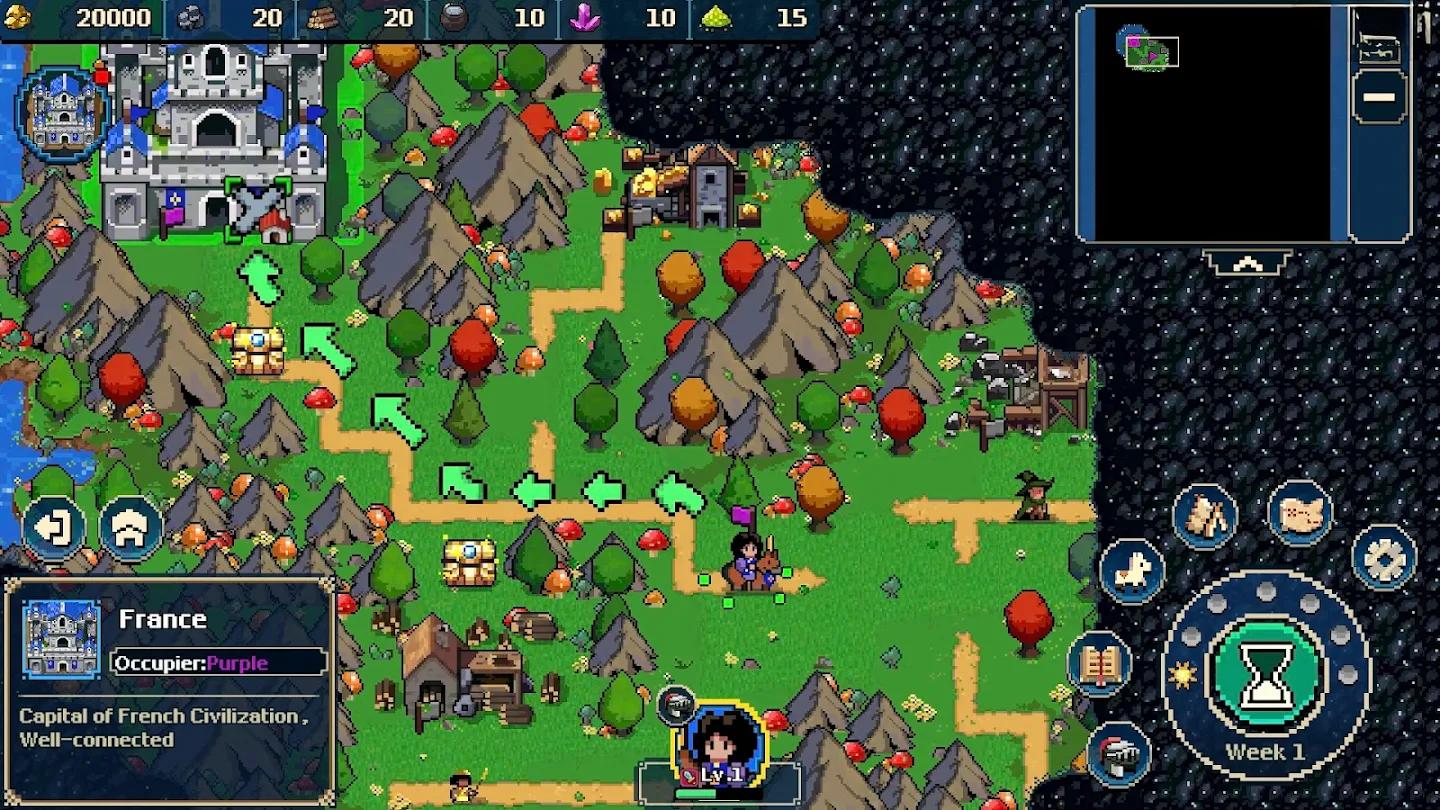This screenshot has width=1440, height=810.
Task: Click the double-chevron round button
Action: [x=131, y=528]
